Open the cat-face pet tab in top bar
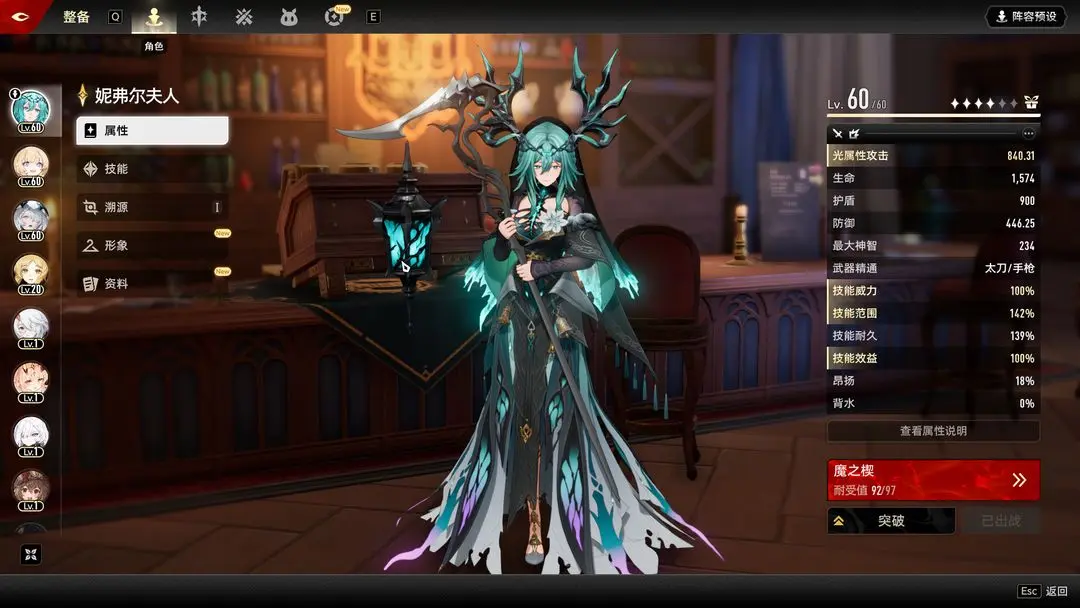 (x=289, y=17)
